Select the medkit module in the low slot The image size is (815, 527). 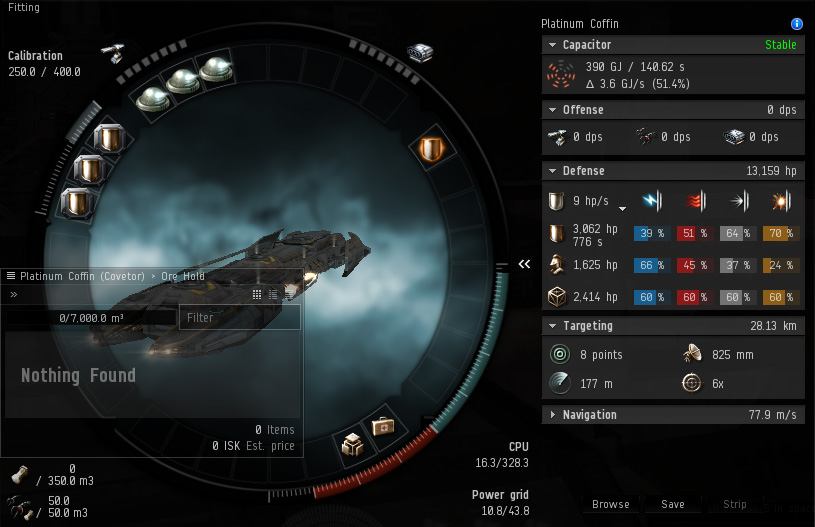click(x=383, y=427)
